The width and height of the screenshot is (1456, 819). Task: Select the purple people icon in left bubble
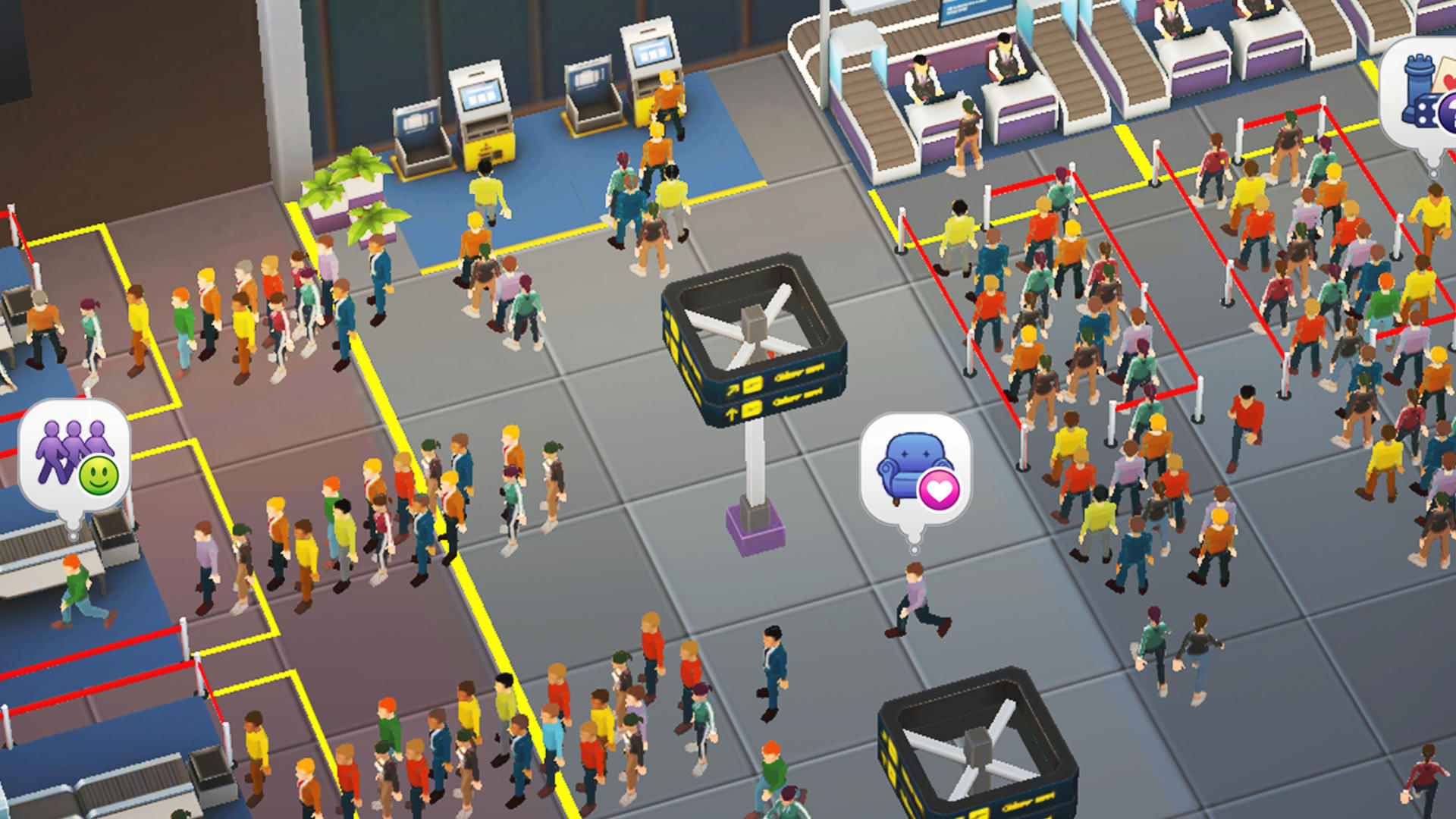(61, 447)
